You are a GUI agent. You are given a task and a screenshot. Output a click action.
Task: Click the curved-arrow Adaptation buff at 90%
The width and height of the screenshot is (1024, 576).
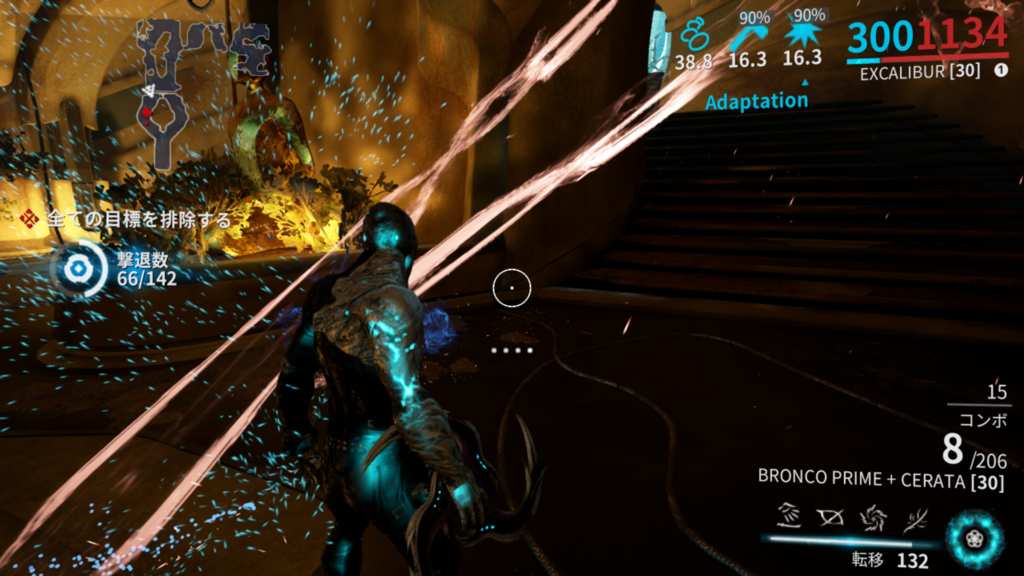click(746, 37)
